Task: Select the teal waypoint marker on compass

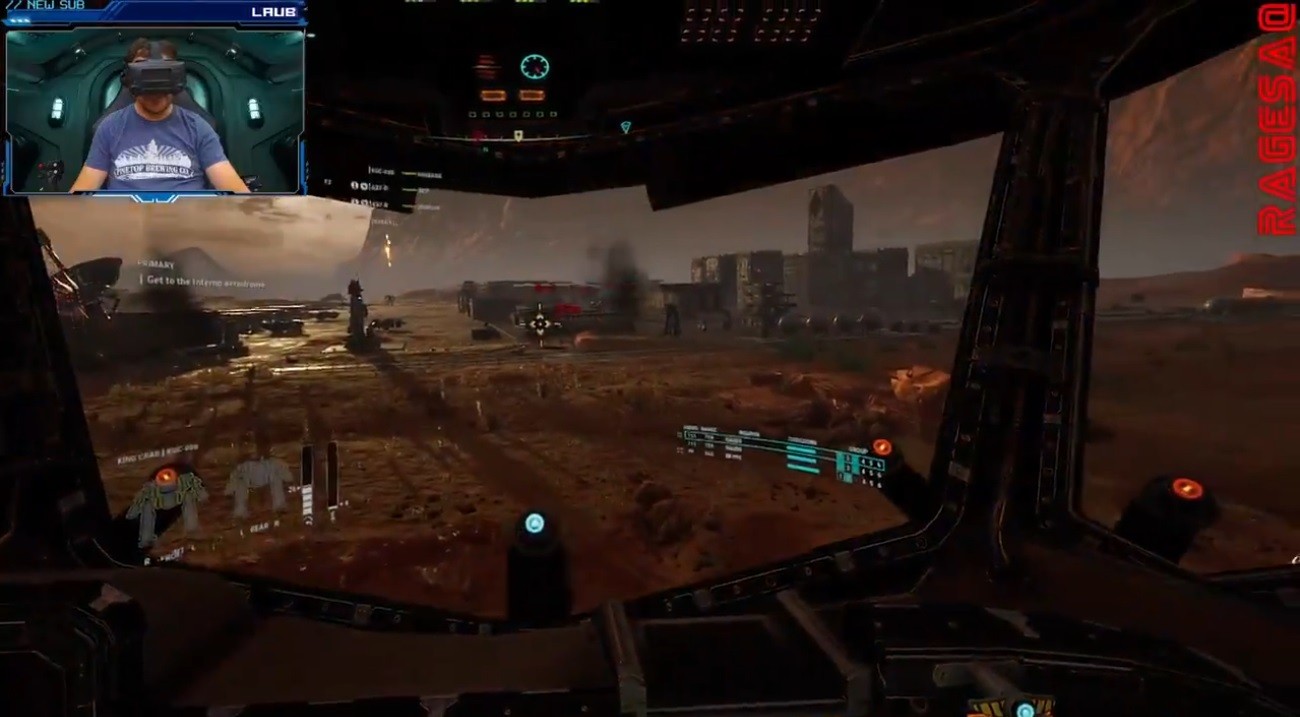Action: [626, 127]
